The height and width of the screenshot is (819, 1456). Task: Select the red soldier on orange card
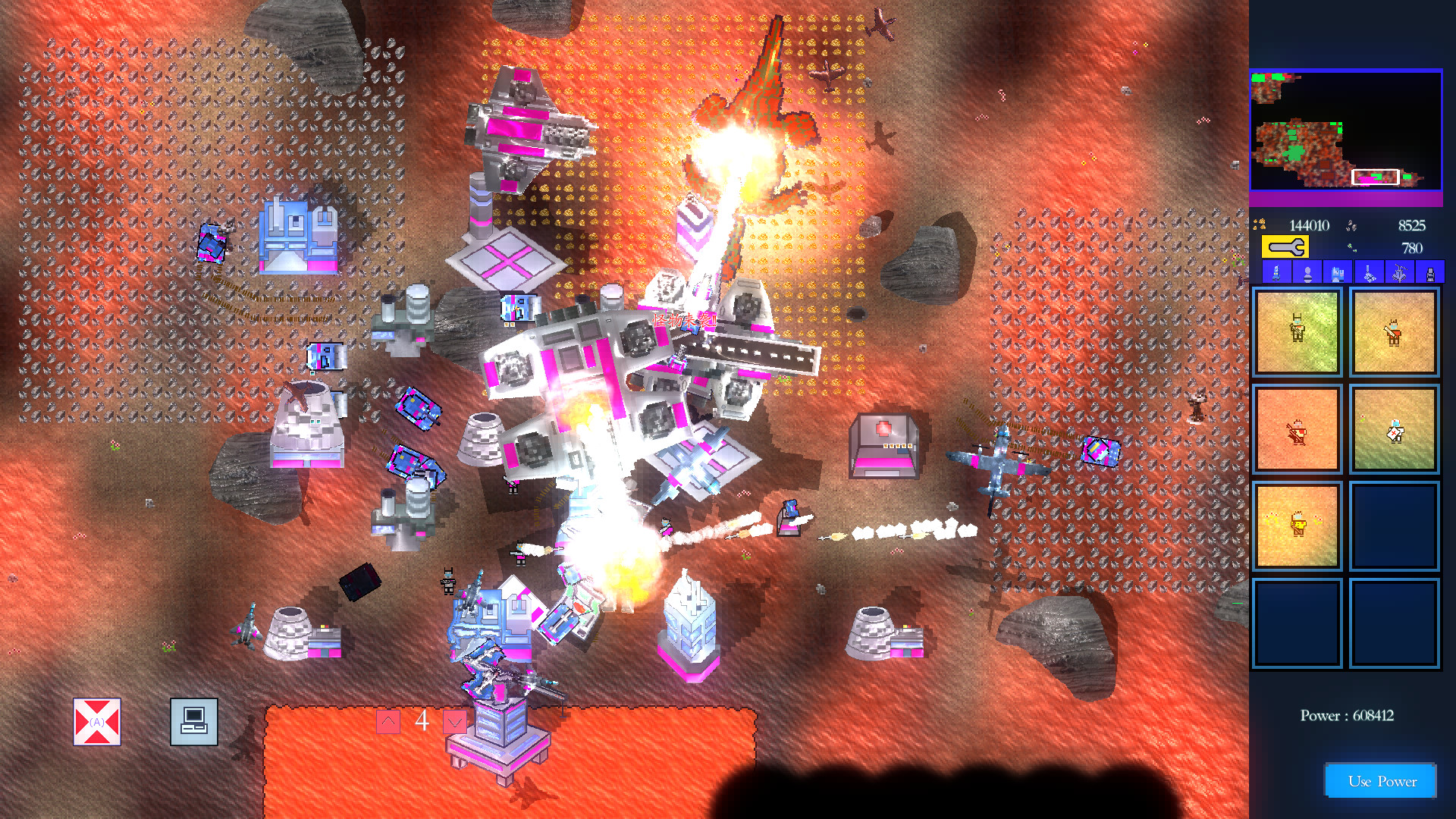(x=1297, y=430)
